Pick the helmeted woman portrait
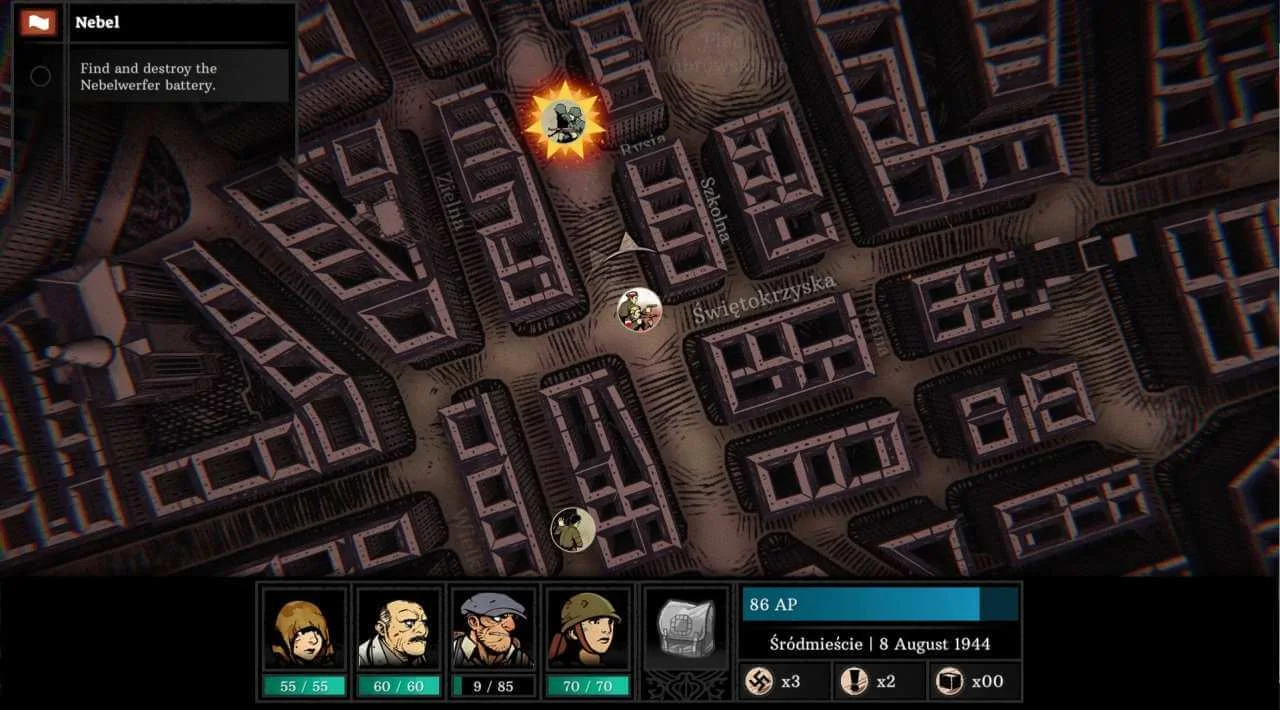This screenshot has width=1280, height=710. pyautogui.click(x=587, y=630)
